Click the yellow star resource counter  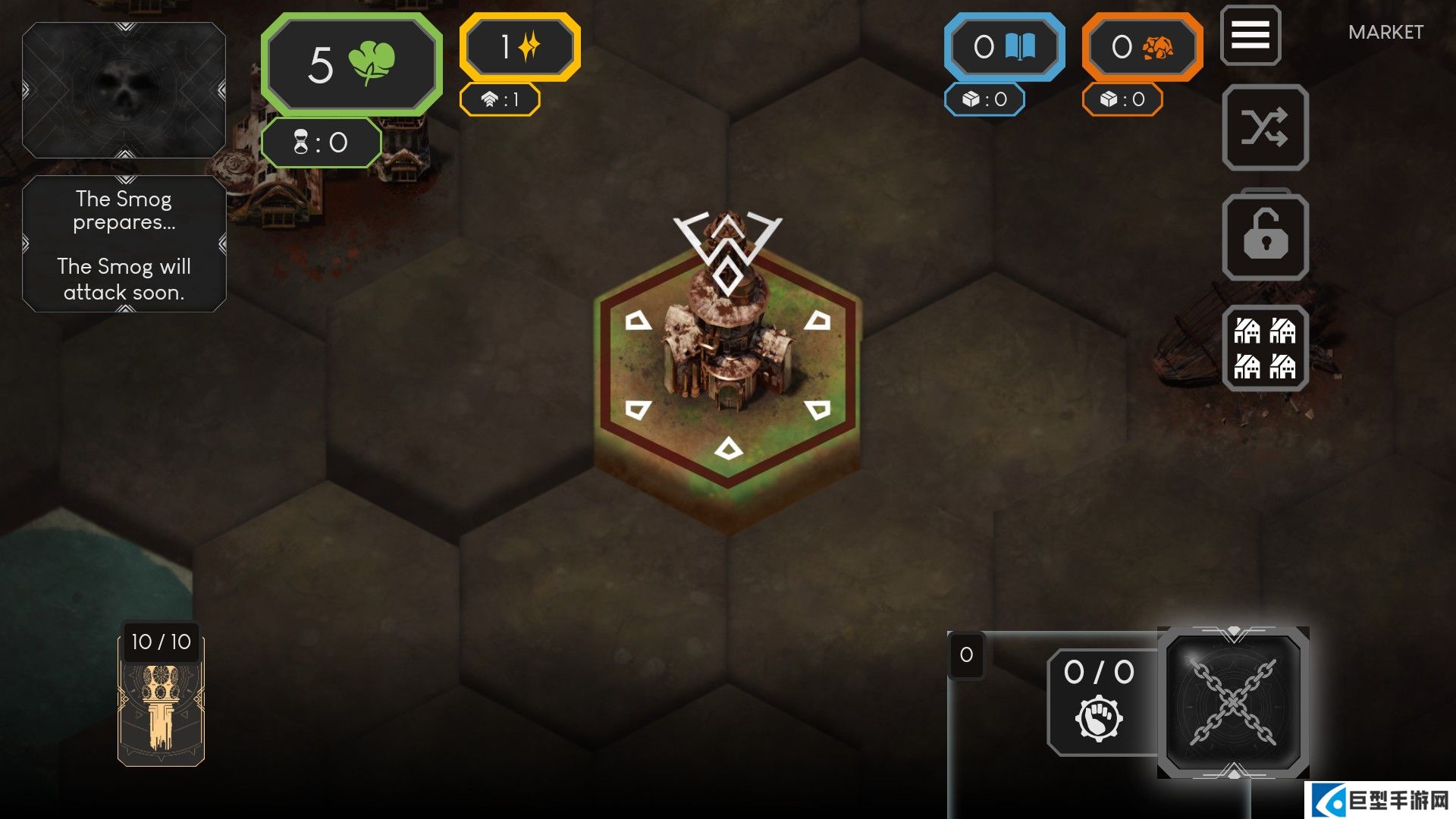519,47
